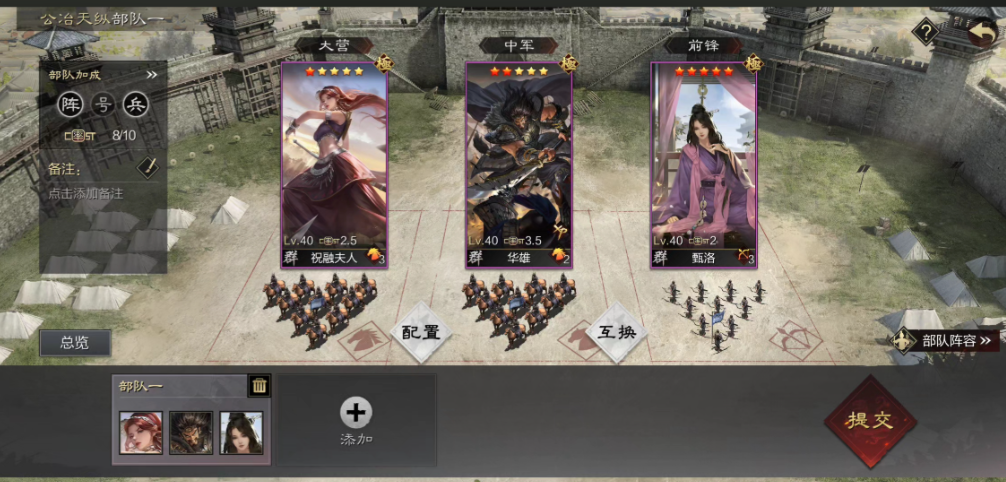Expand the 部队阵容 lineup panel
1006x482 pixels.
[x=948, y=341]
